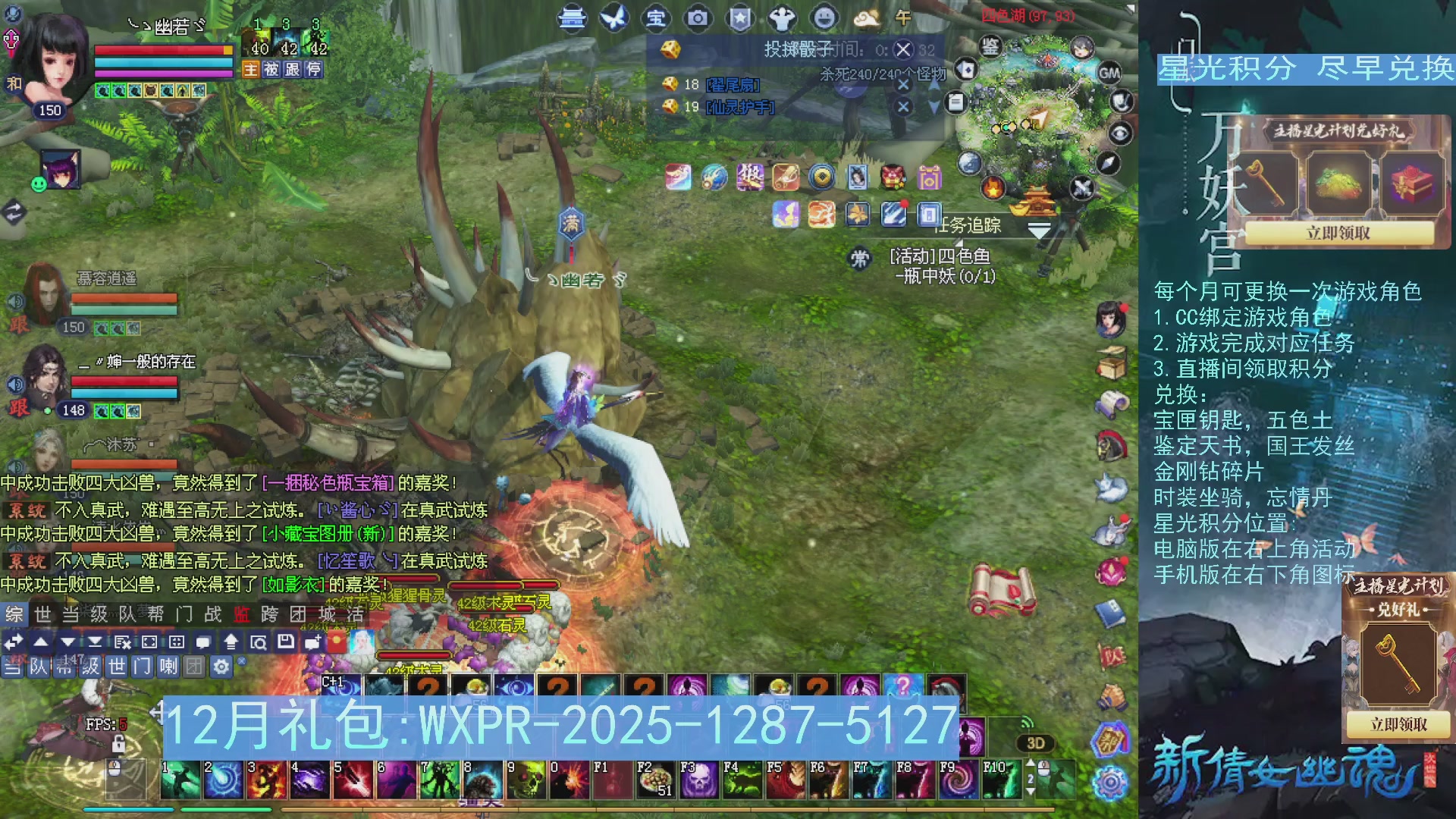
Task: Open the screenshot camera tool in top toolbar
Action: pos(698,19)
